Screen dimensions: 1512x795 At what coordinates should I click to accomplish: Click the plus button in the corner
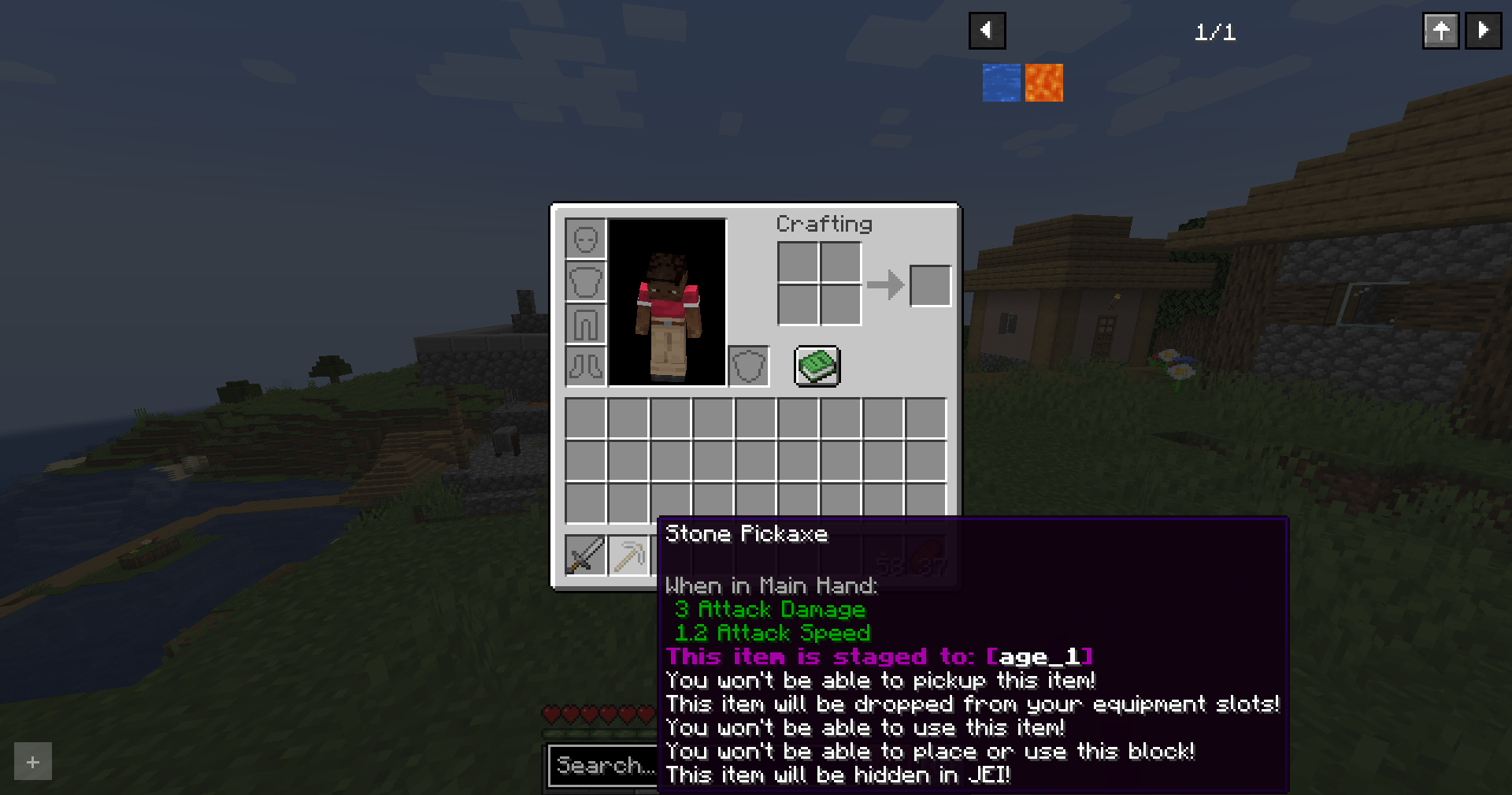[33, 761]
